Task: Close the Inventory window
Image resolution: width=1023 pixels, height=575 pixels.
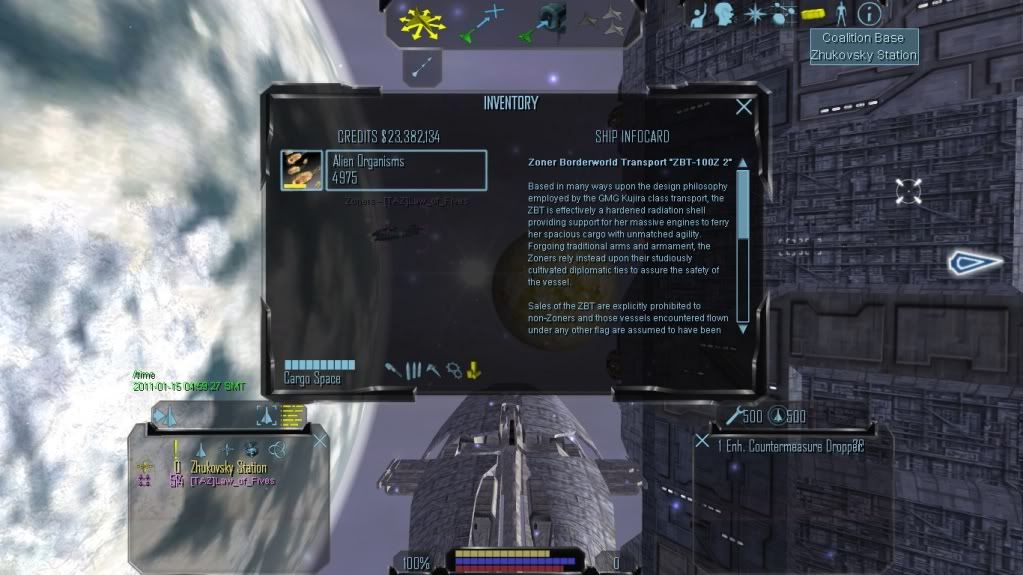Action: [744, 107]
